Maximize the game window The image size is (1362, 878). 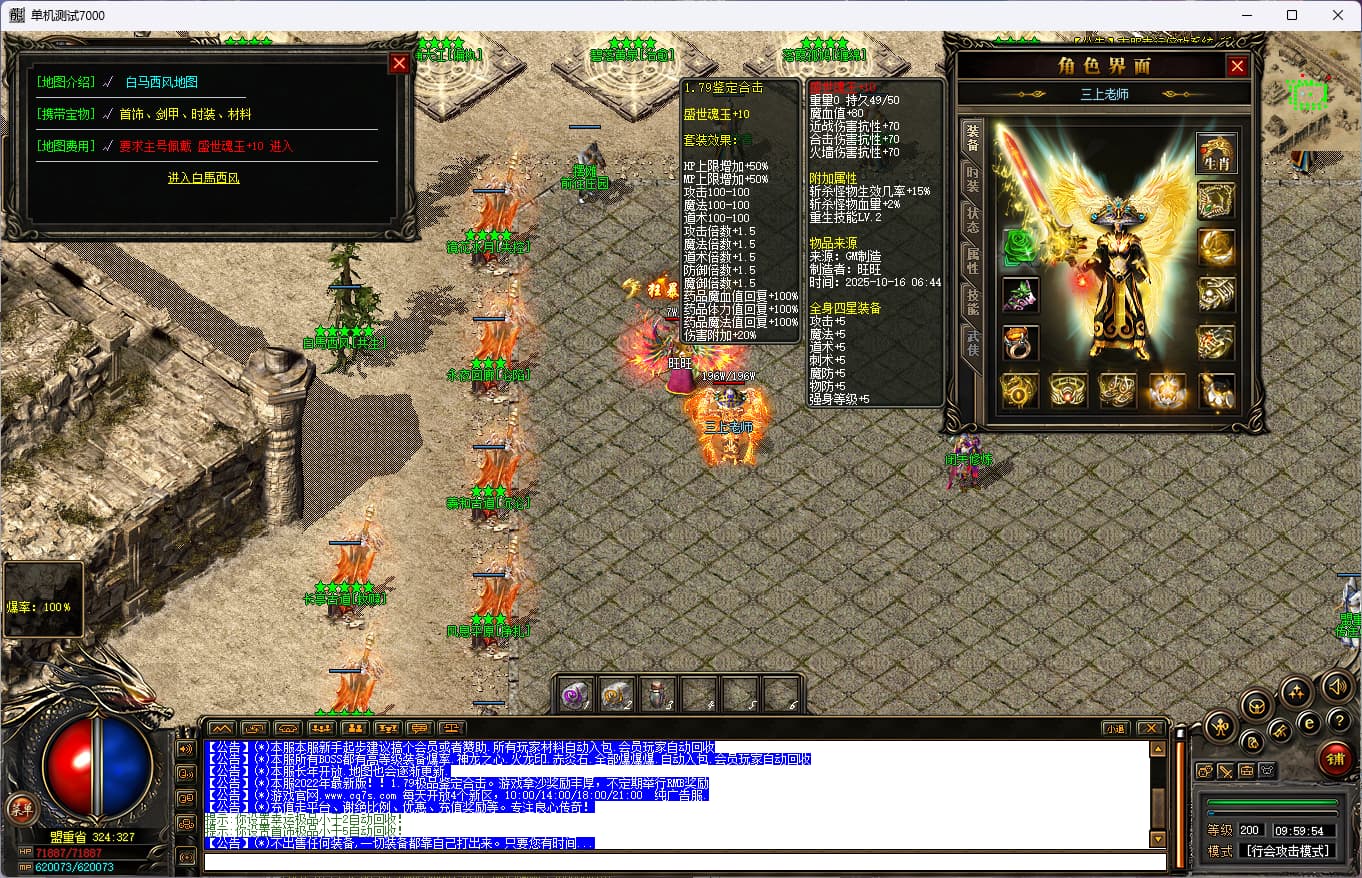1291,15
